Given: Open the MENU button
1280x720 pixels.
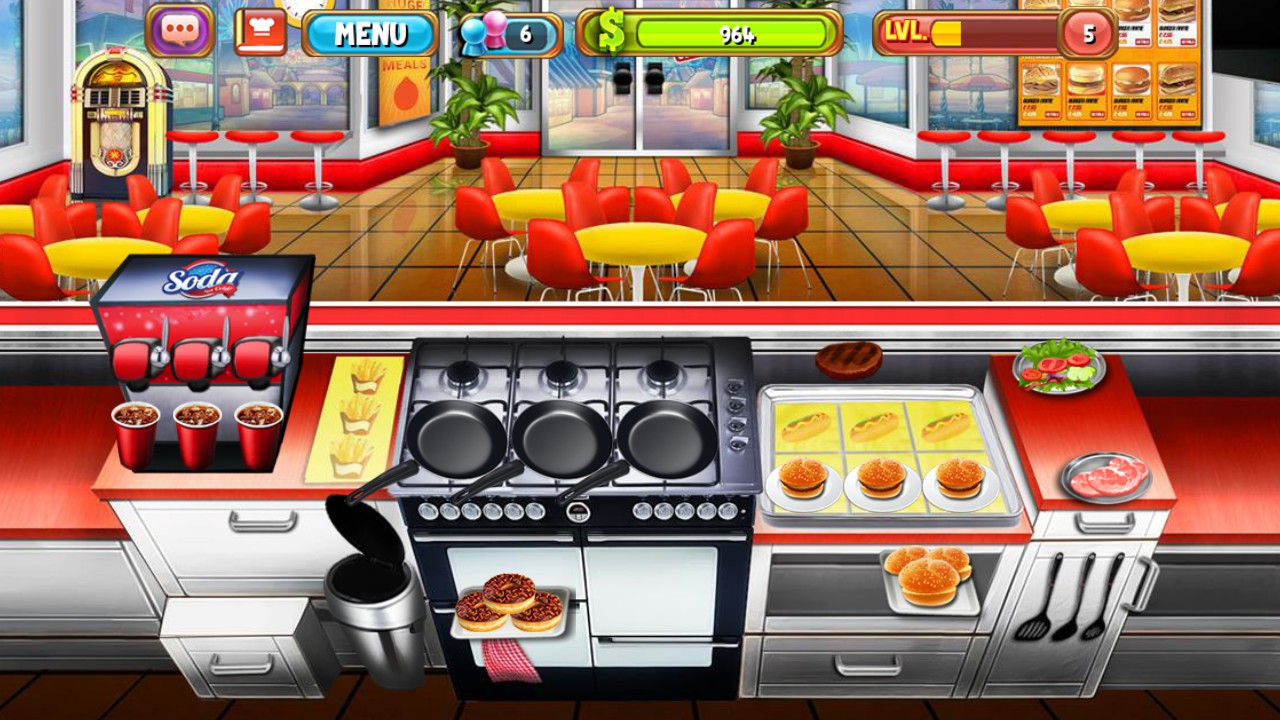Looking at the screenshot, I should (369, 33).
